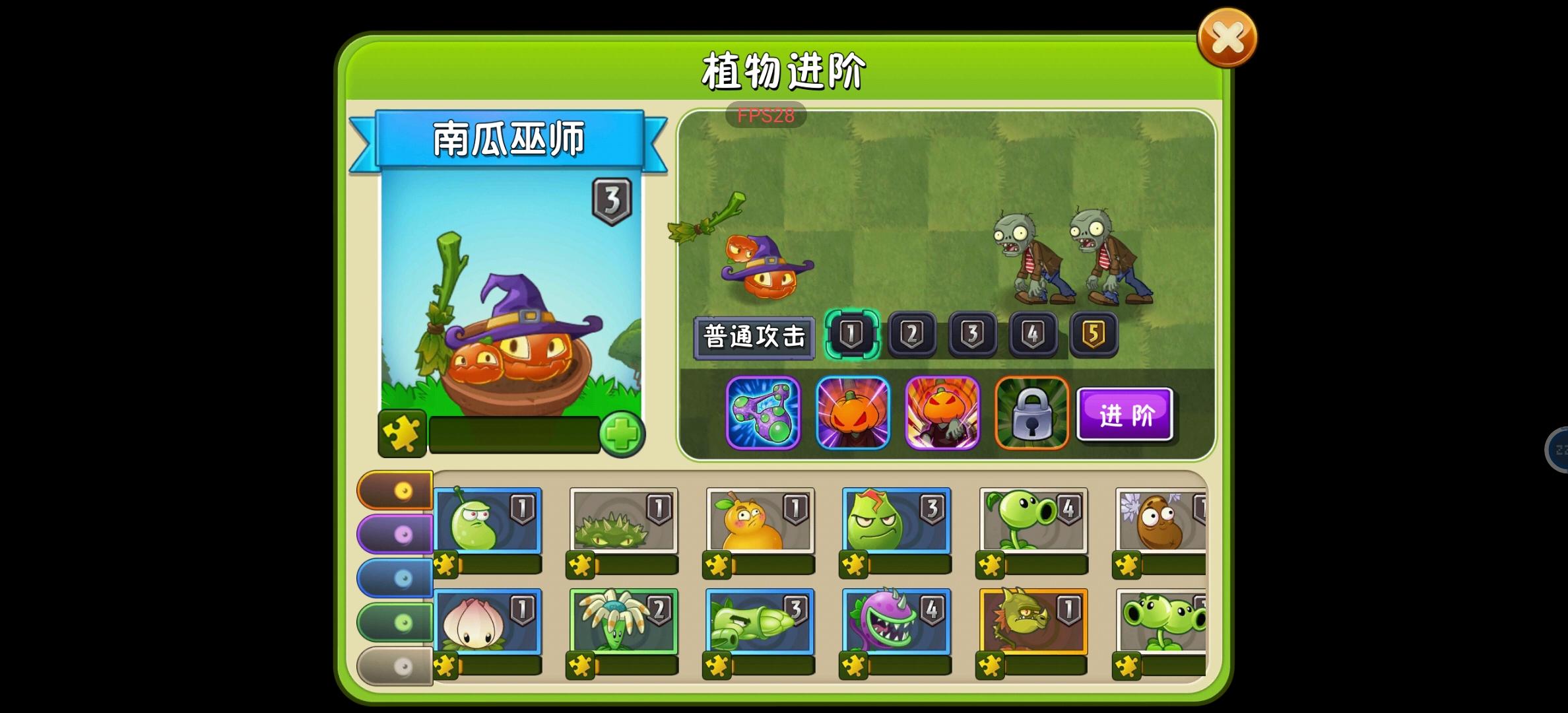Switch preview to attack level 3
This screenshot has height=713, width=1568.
pos(972,335)
